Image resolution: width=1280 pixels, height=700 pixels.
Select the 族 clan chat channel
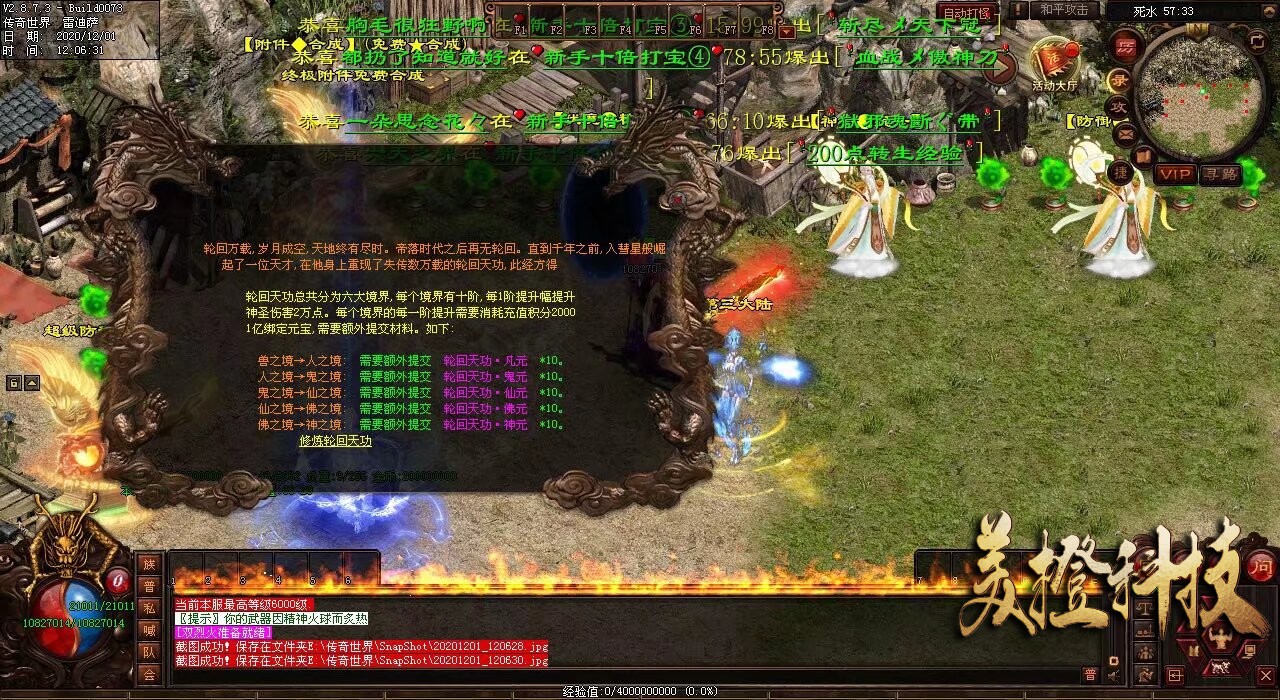[x=149, y=565]
